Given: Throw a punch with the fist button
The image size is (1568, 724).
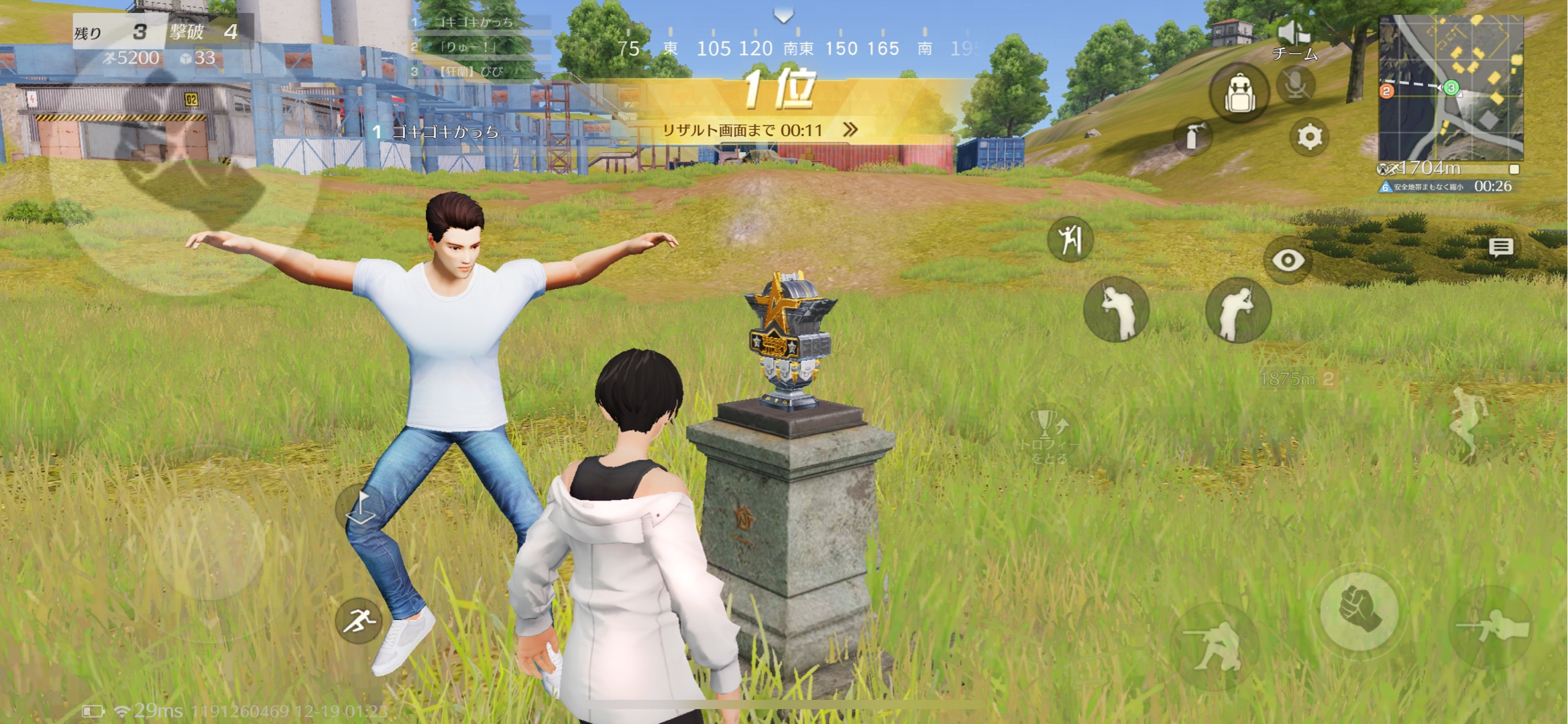Looking at the screenshot, I should point(1359,610).
